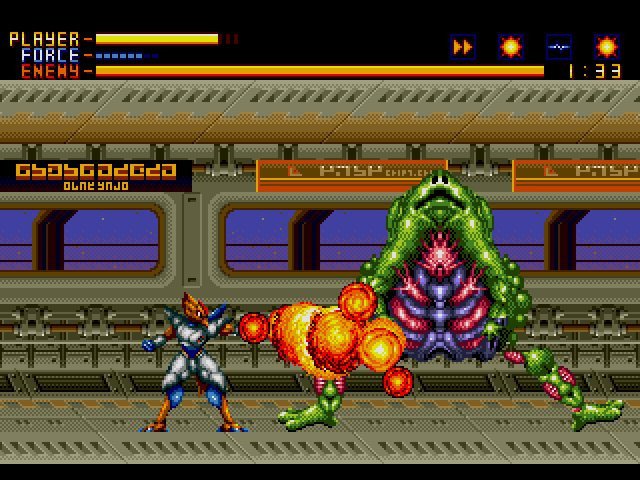Activate the blue energy wave ability icon
Image resolution: width=640 pixels, height=480 pixels.
pos(559,46)
